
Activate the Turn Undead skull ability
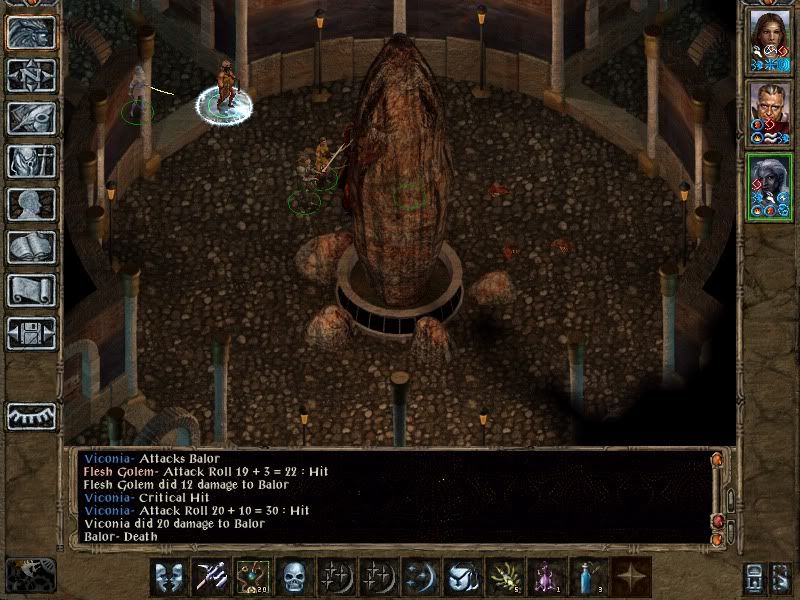[x=294, y=577]
